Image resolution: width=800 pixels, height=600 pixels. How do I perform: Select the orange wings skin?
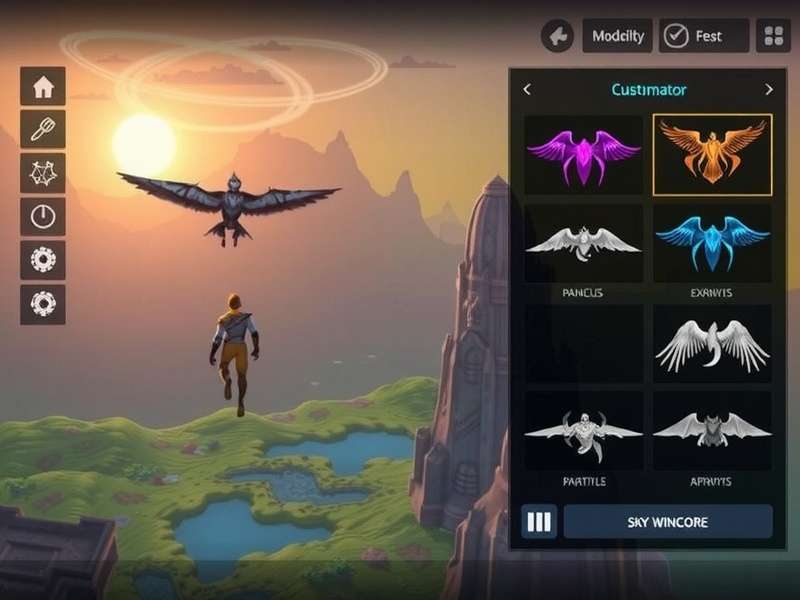point(712,154)
